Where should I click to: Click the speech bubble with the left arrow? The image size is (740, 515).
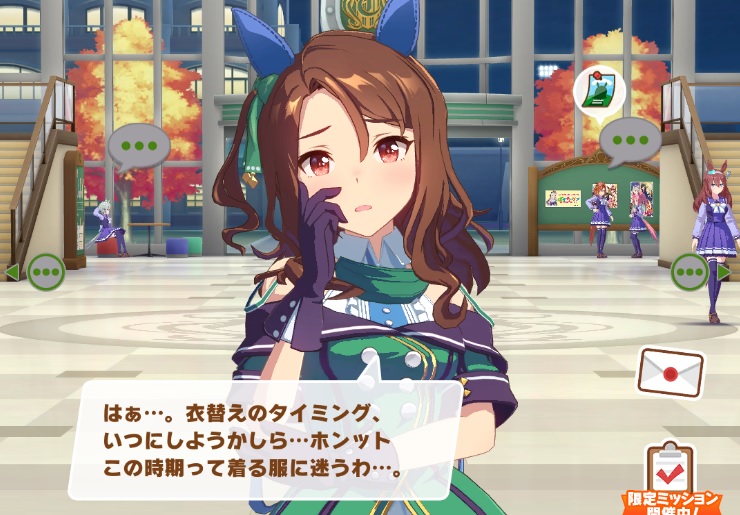tap(45, 270)
